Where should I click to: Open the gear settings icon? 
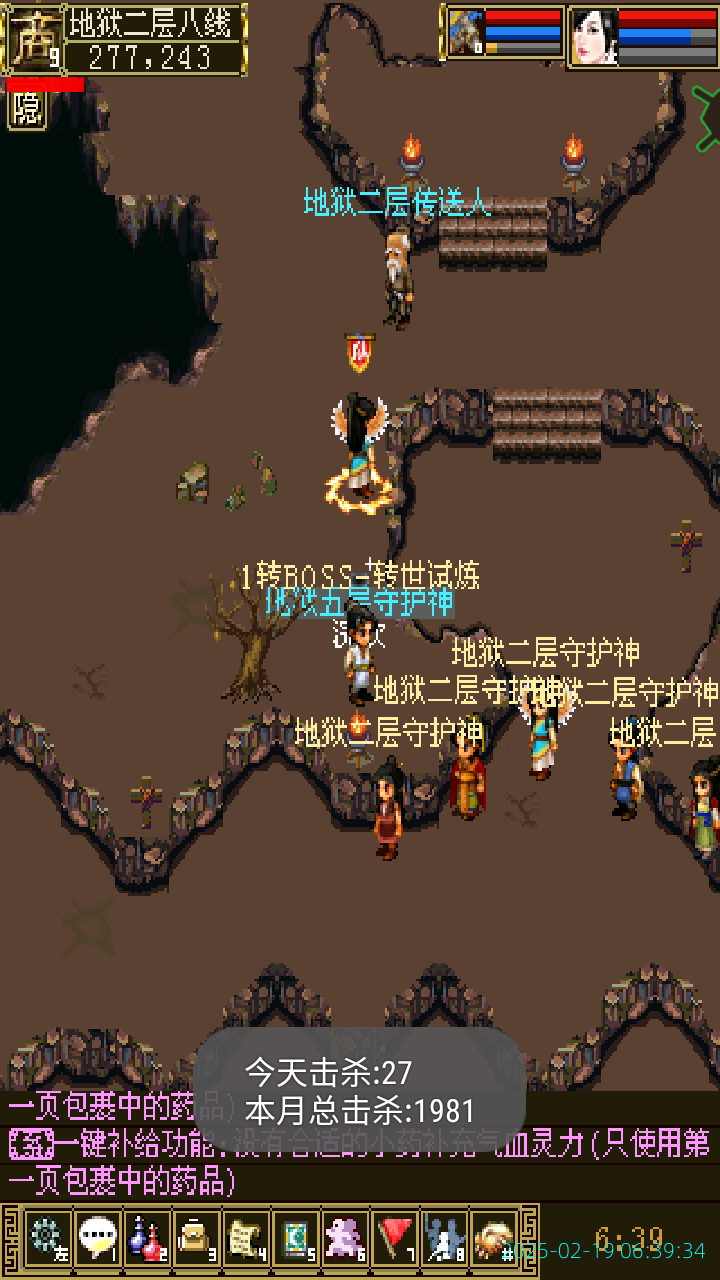pyautogui.click(x=47, y=1238)
